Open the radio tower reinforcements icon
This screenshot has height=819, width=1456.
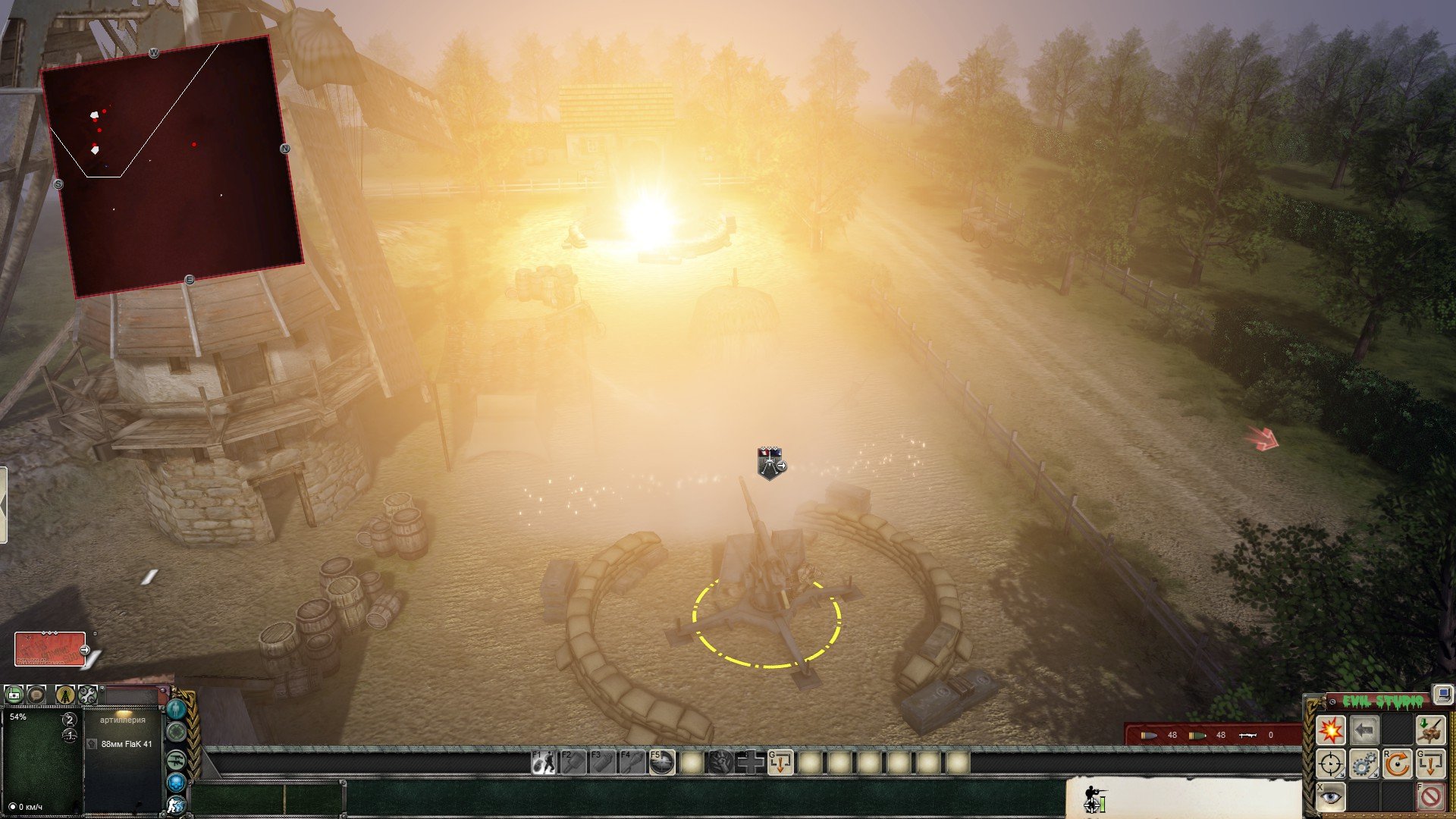(x=65, y=694)
